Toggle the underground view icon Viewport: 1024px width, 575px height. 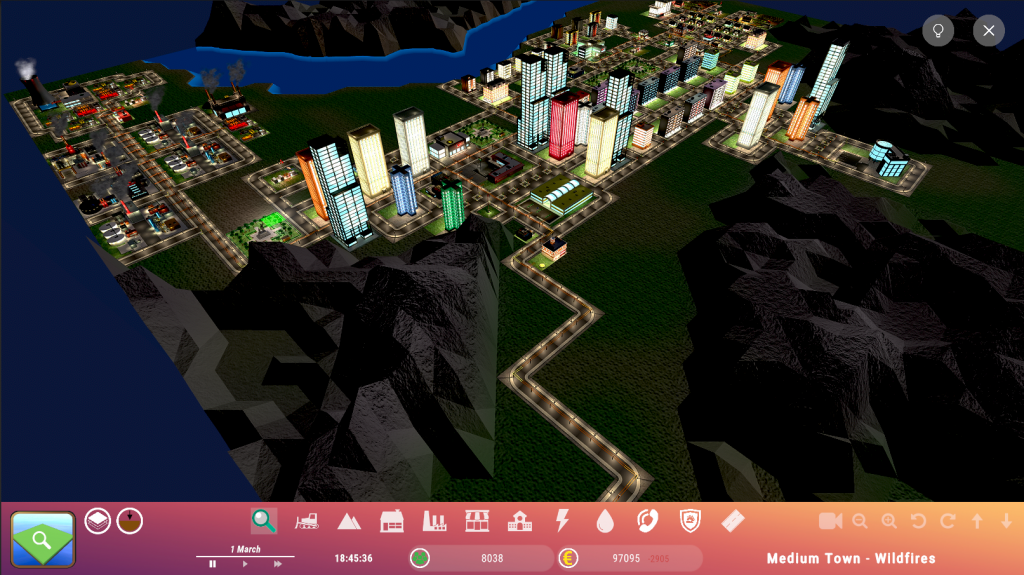(x=130, y=521)
